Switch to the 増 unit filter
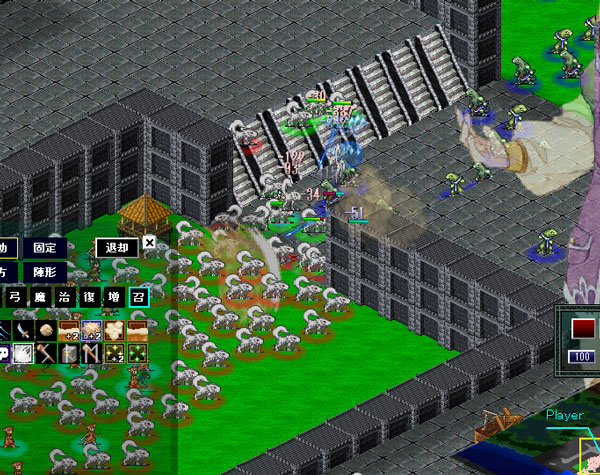Image resolution: width=600 pixels, height=475 pixels. [113, 297]
